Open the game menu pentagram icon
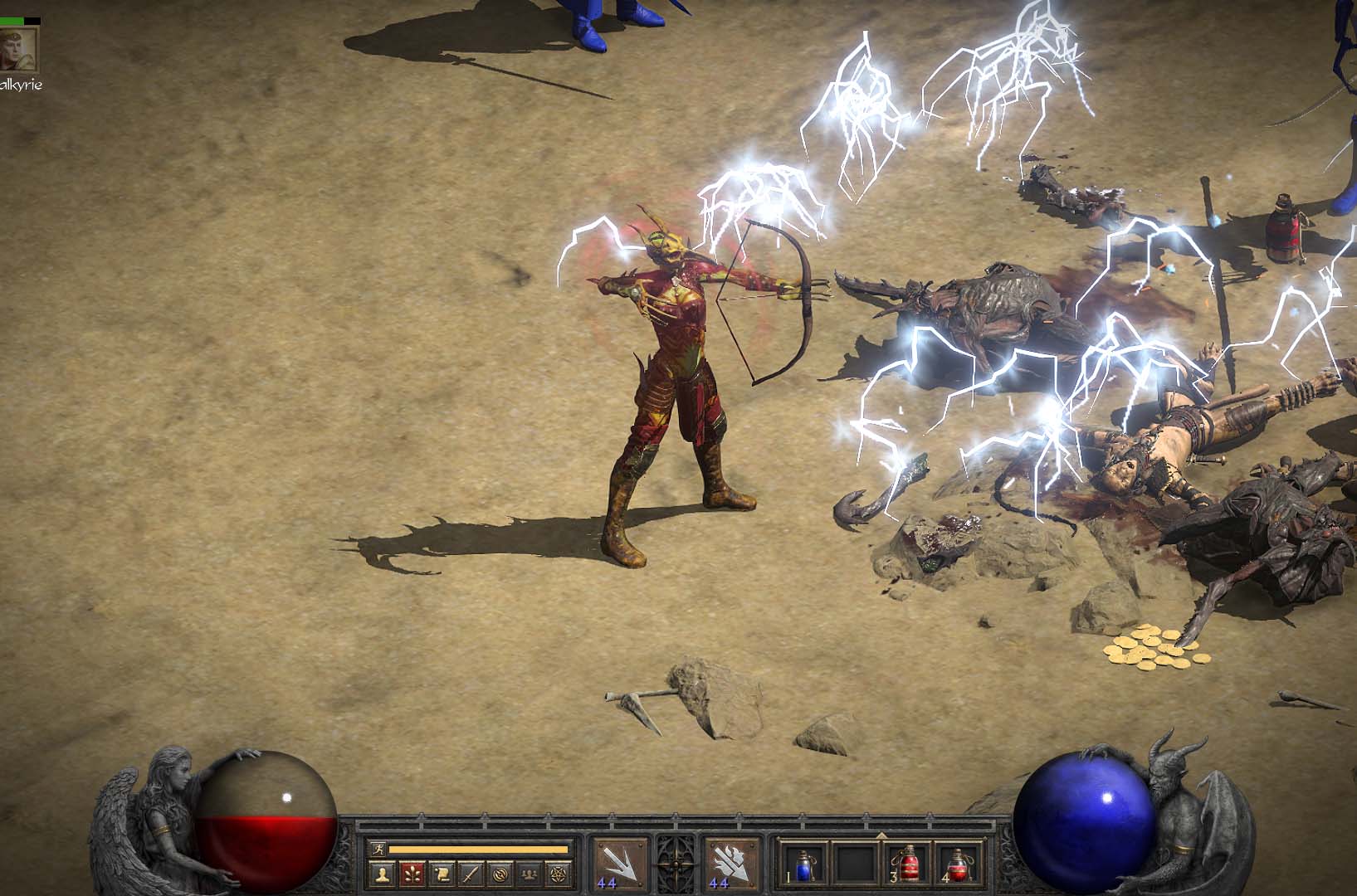The width and height of the screenshot is (1357, 896). 559,873
